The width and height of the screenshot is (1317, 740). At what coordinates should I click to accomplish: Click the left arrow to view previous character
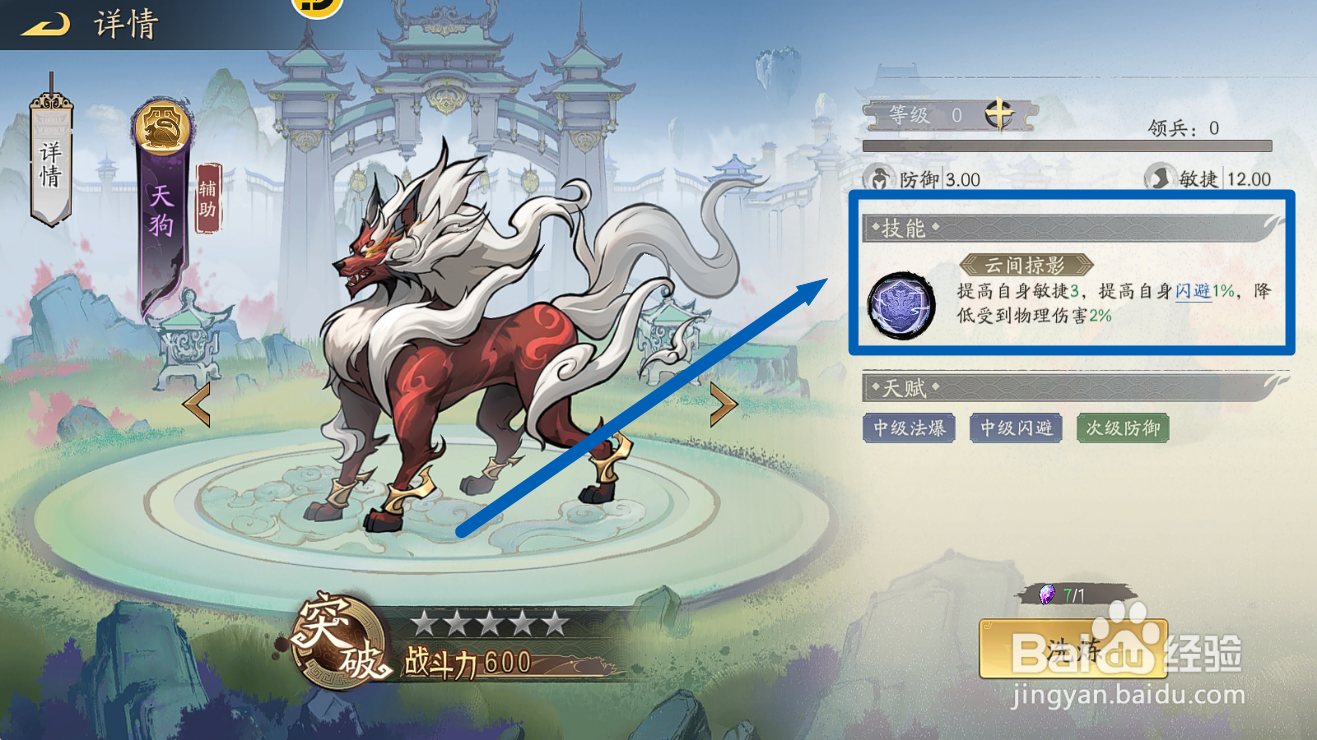[196, 404]
